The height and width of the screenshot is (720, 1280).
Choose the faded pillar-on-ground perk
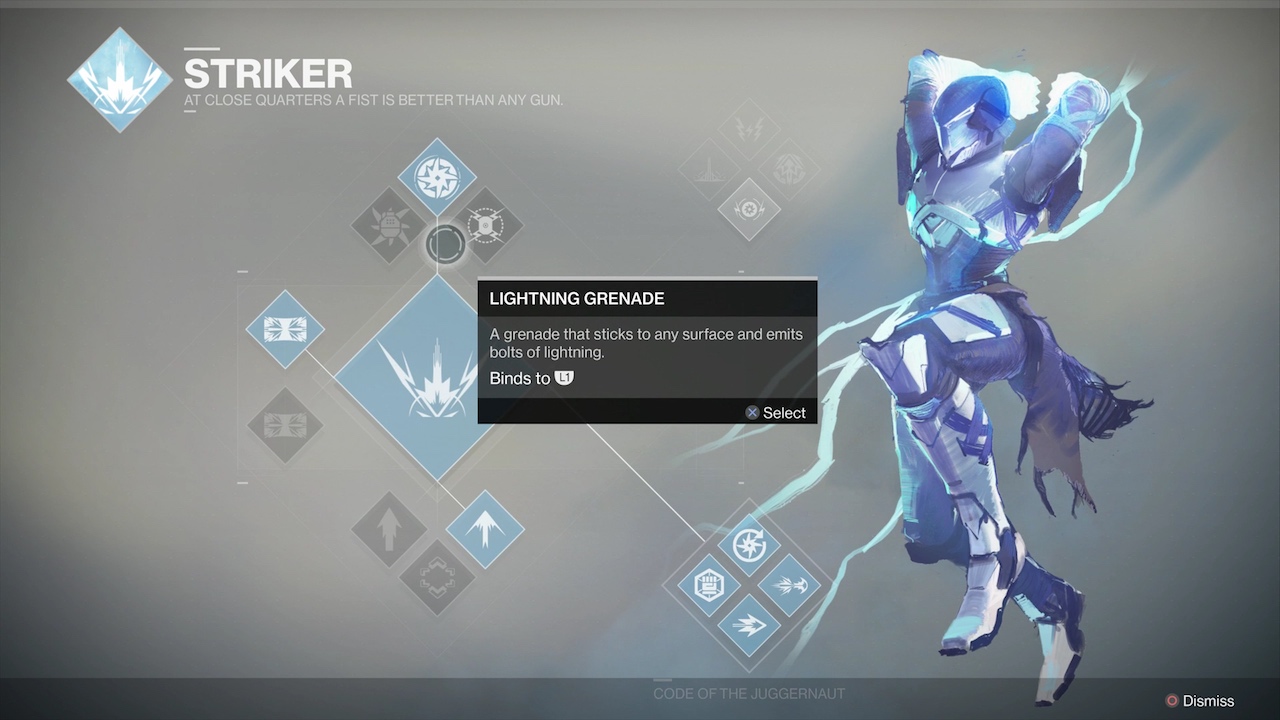[x=709, y=169]
